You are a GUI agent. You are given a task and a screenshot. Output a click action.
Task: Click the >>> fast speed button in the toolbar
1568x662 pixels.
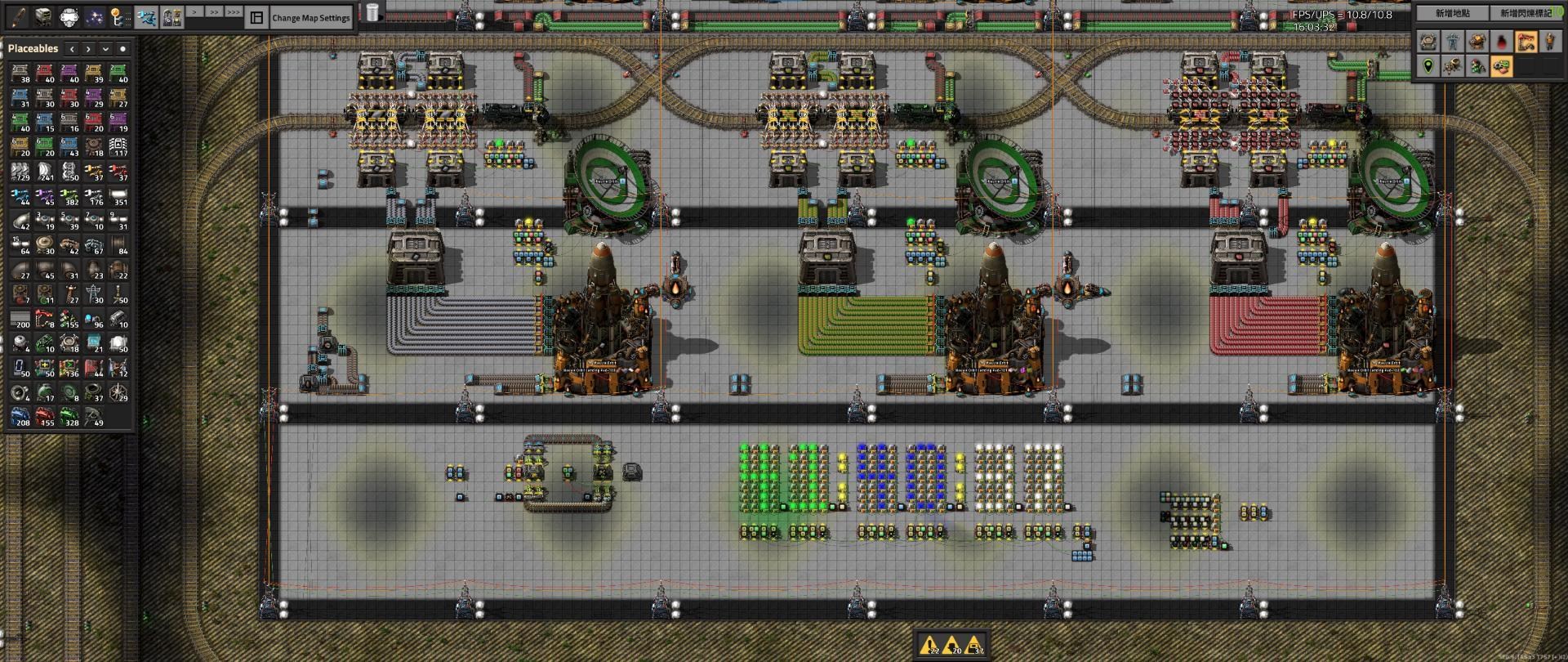tap(234, 14)
